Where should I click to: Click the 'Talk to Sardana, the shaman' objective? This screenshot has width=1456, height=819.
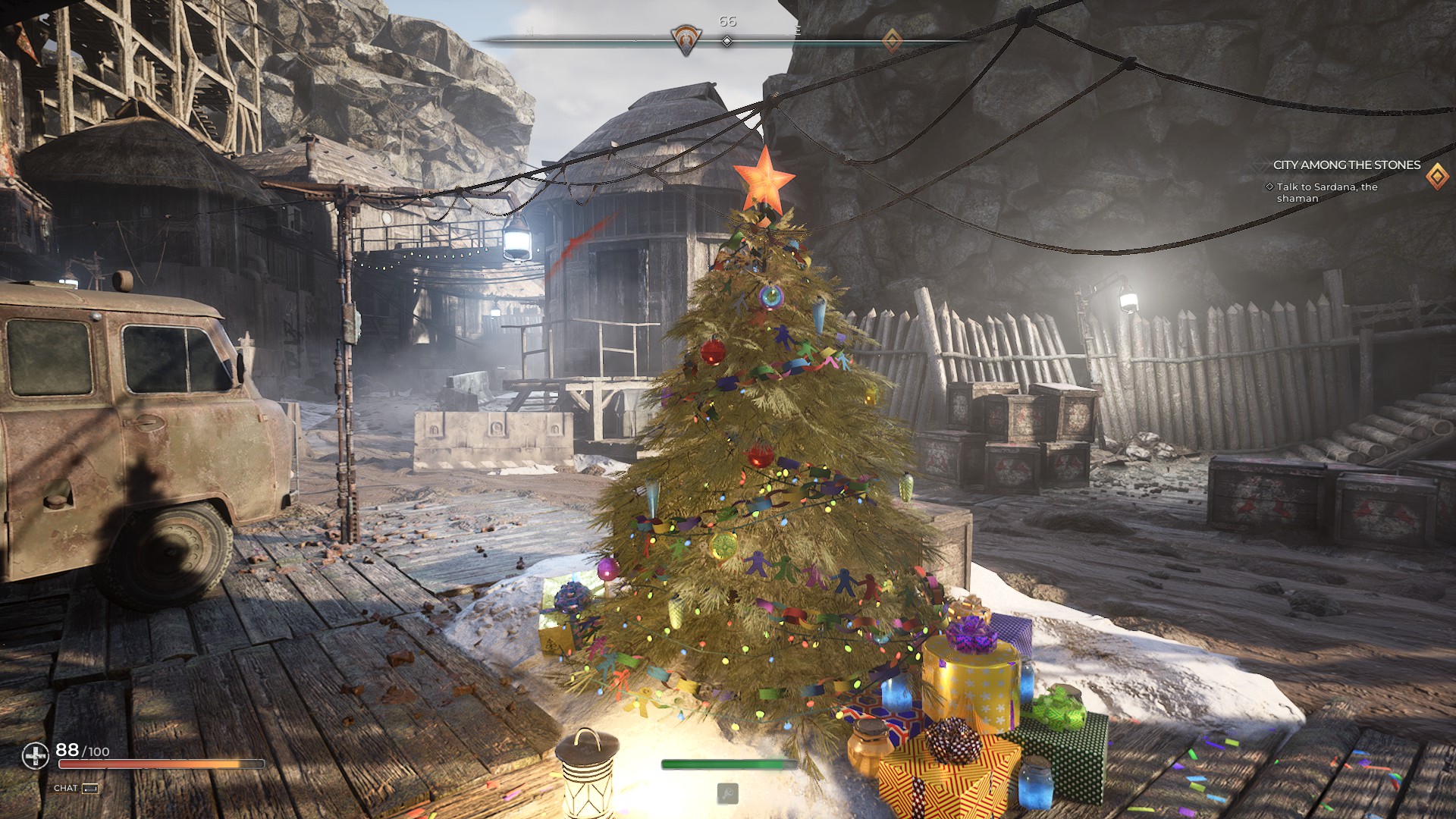[1326, 193]
